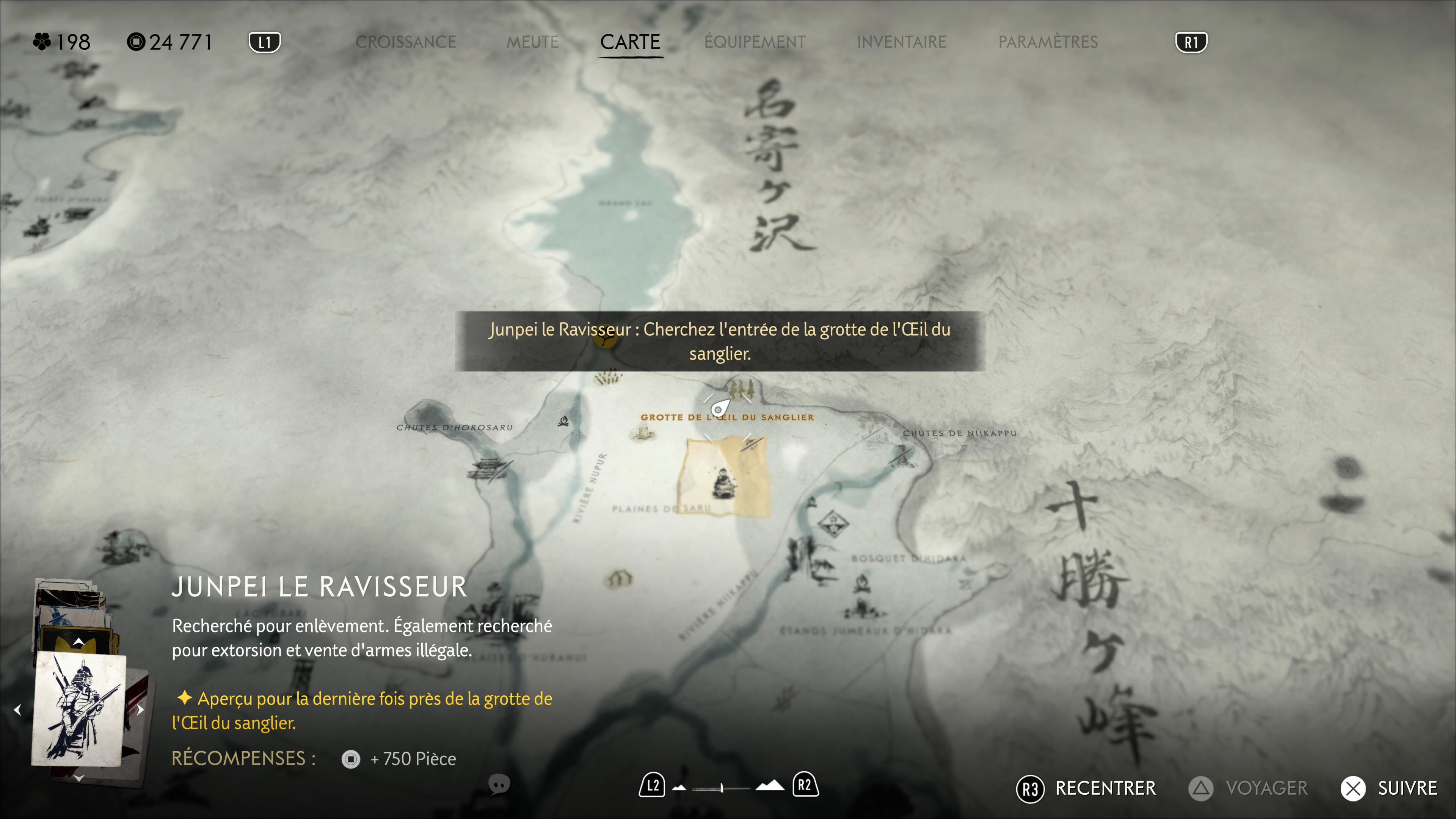
Task: Click the up arrow above the bounty card
Action: pos(79,642)
